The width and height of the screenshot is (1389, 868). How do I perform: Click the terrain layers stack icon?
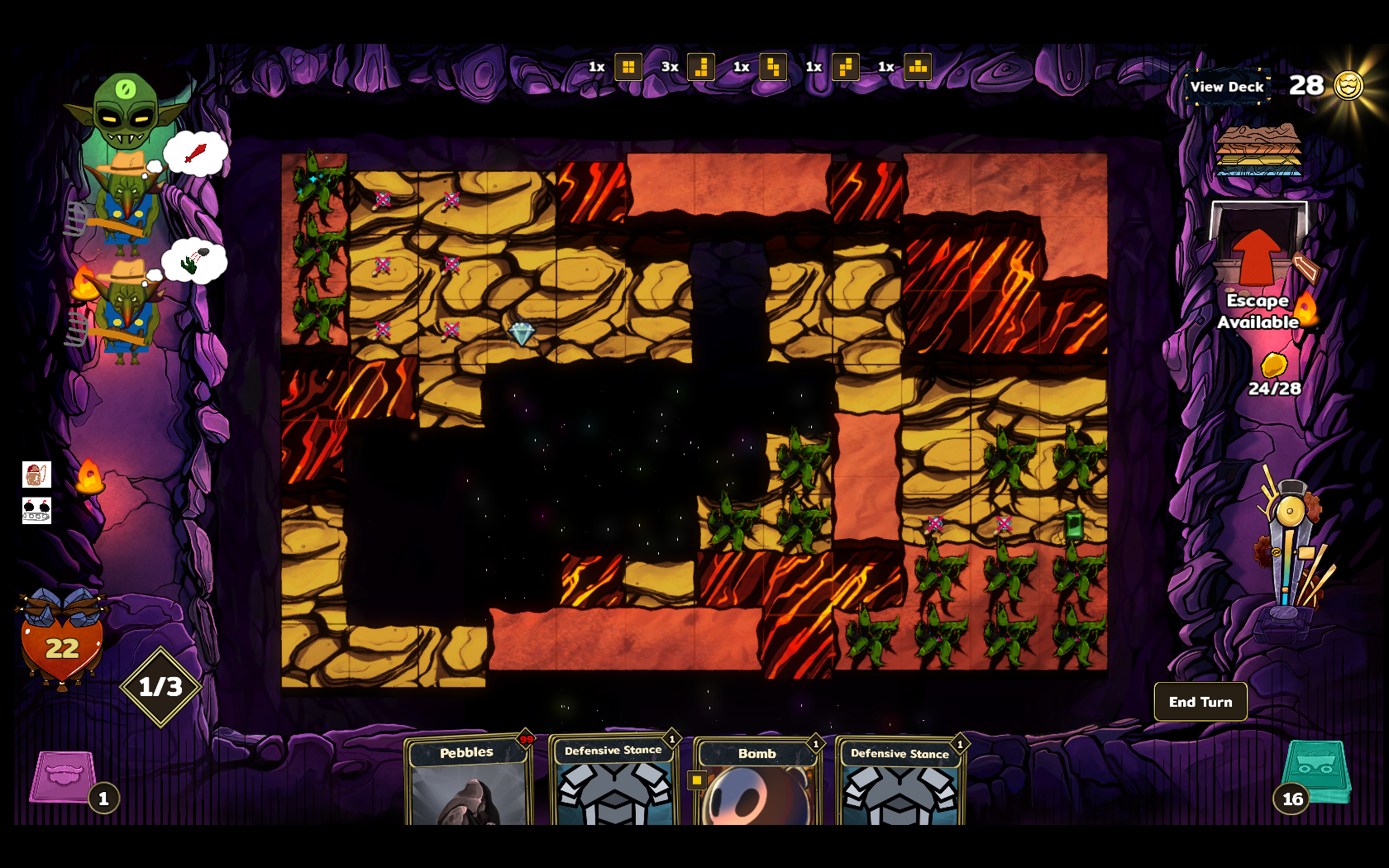pos(1258,150)
